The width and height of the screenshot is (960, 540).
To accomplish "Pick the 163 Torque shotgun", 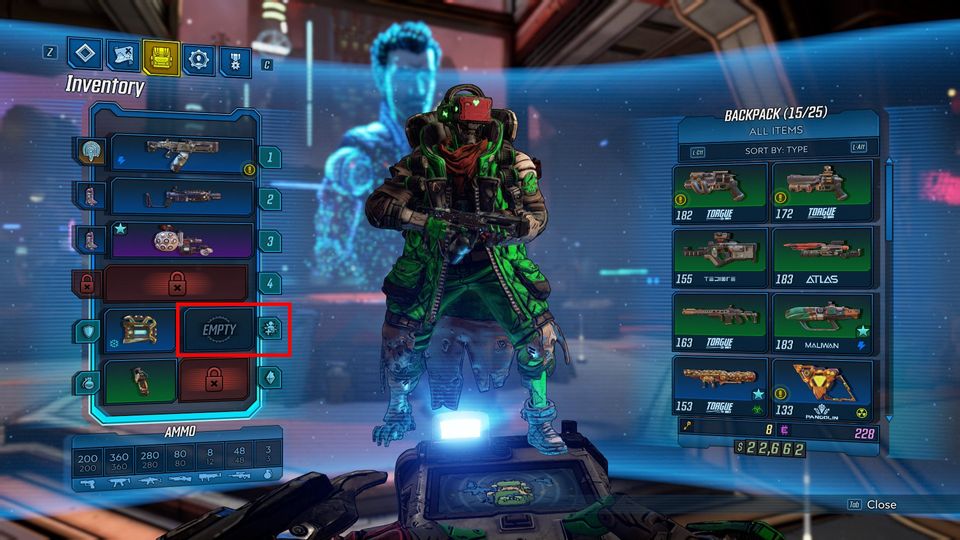I will click(x=720, y=321).
